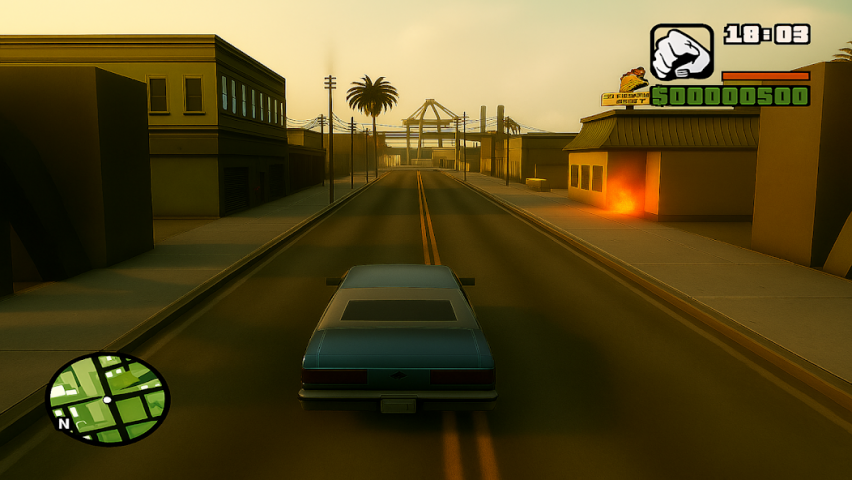852x480 pixels.
Task: Click the fist weapon icon
Action: (x=681, y=53)
